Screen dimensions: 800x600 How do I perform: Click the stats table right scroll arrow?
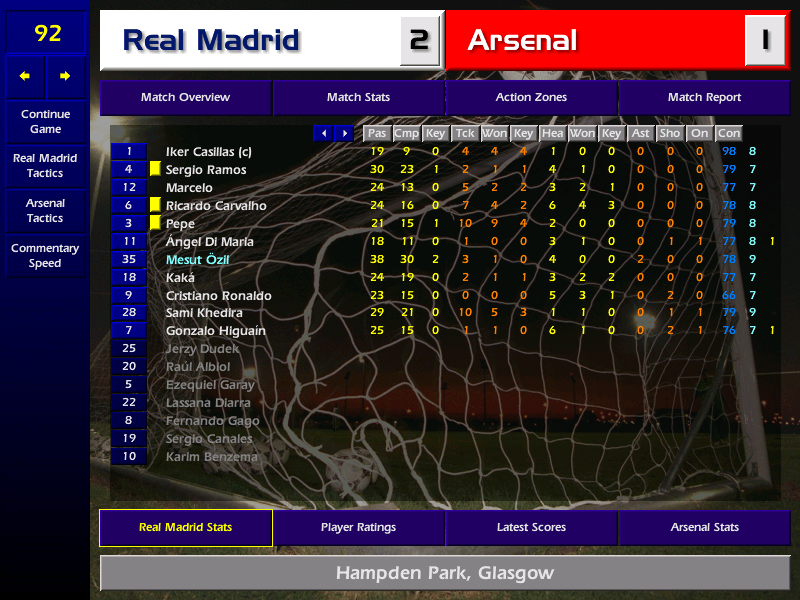[x=344, y=133]
